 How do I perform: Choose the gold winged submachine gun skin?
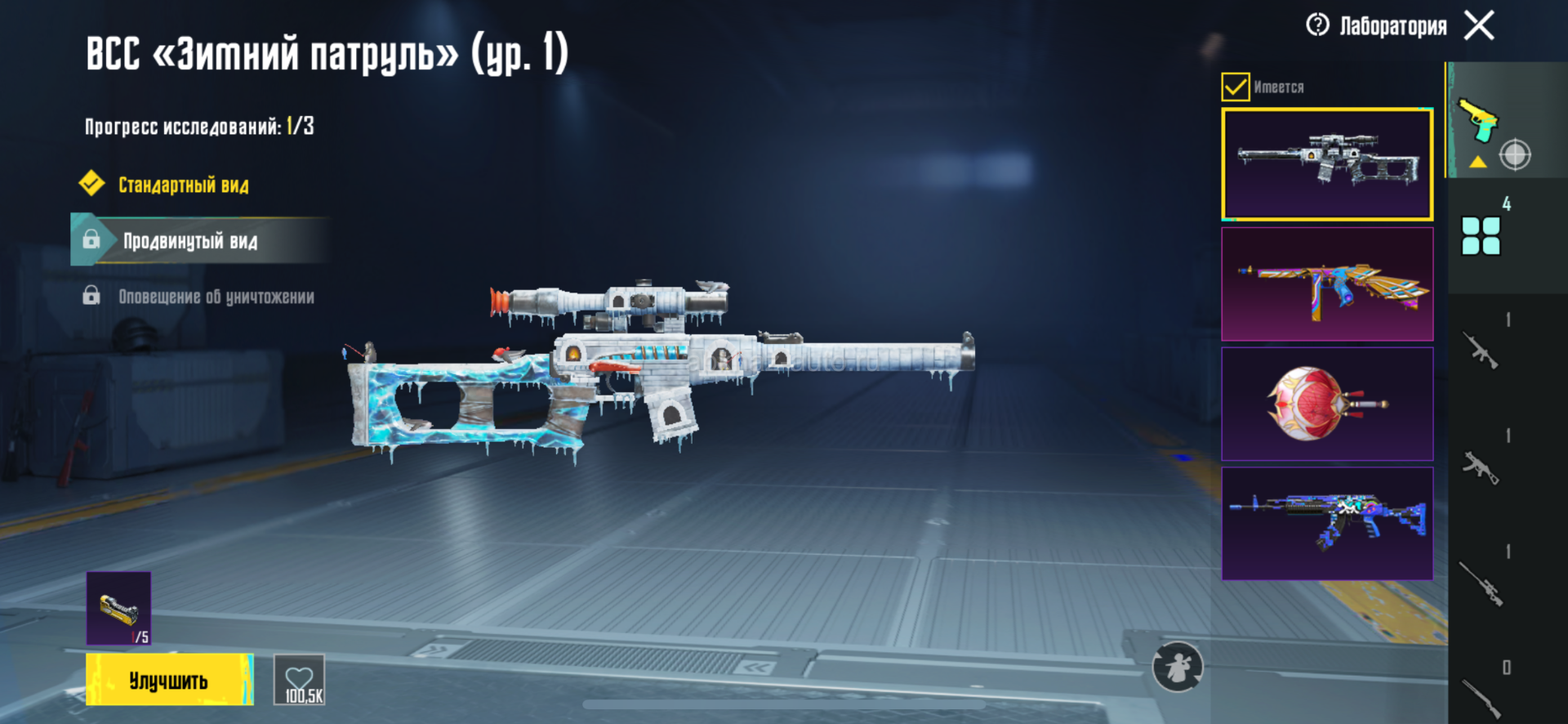point(1327,284)
